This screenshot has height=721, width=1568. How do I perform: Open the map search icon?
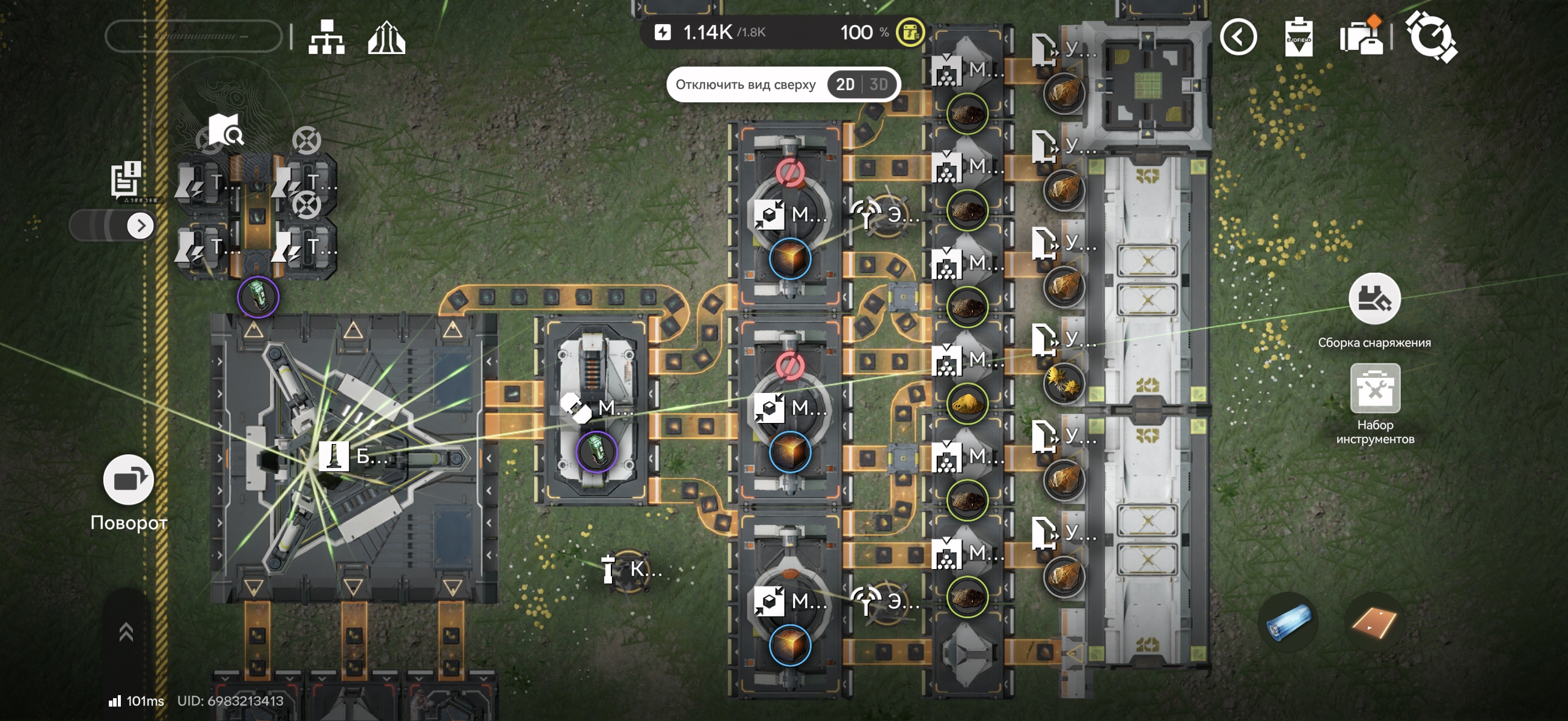click(225, 129)
